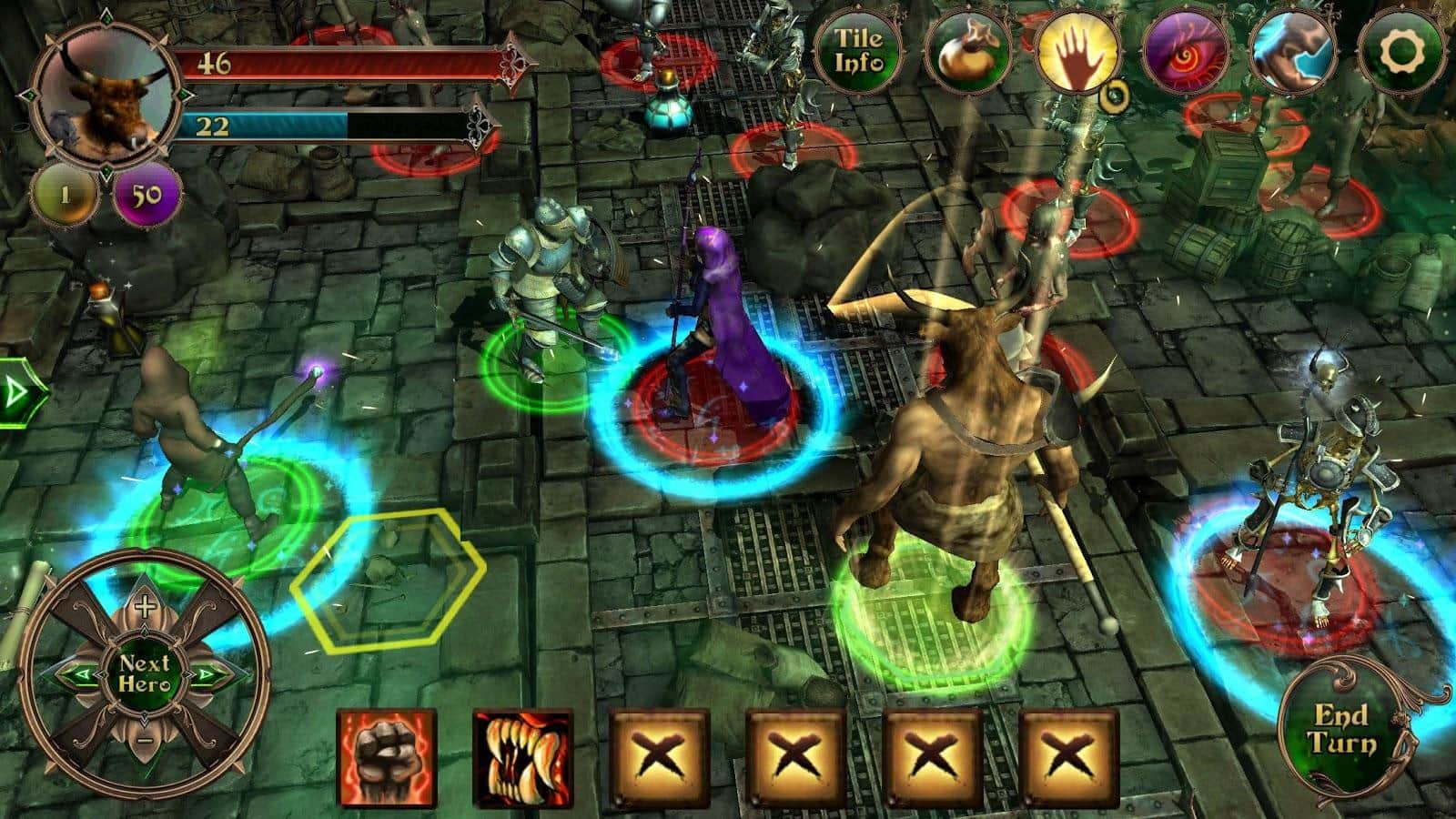This screenshot has width=1456, height=819.
Task: Open the Tile Info panel
Action: [x=858, y=51]
